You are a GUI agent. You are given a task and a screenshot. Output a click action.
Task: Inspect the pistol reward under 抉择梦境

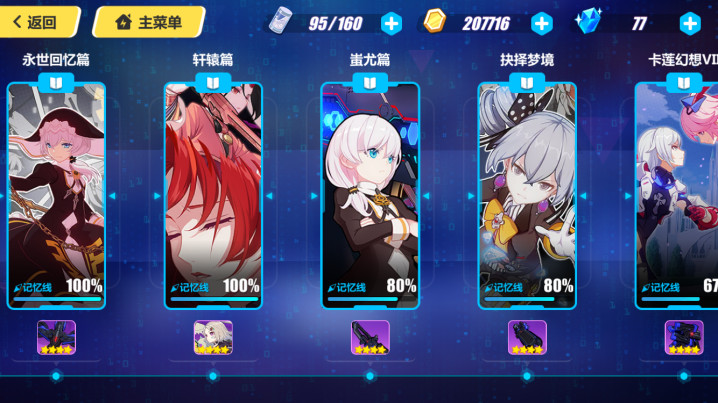pos(527,337)
